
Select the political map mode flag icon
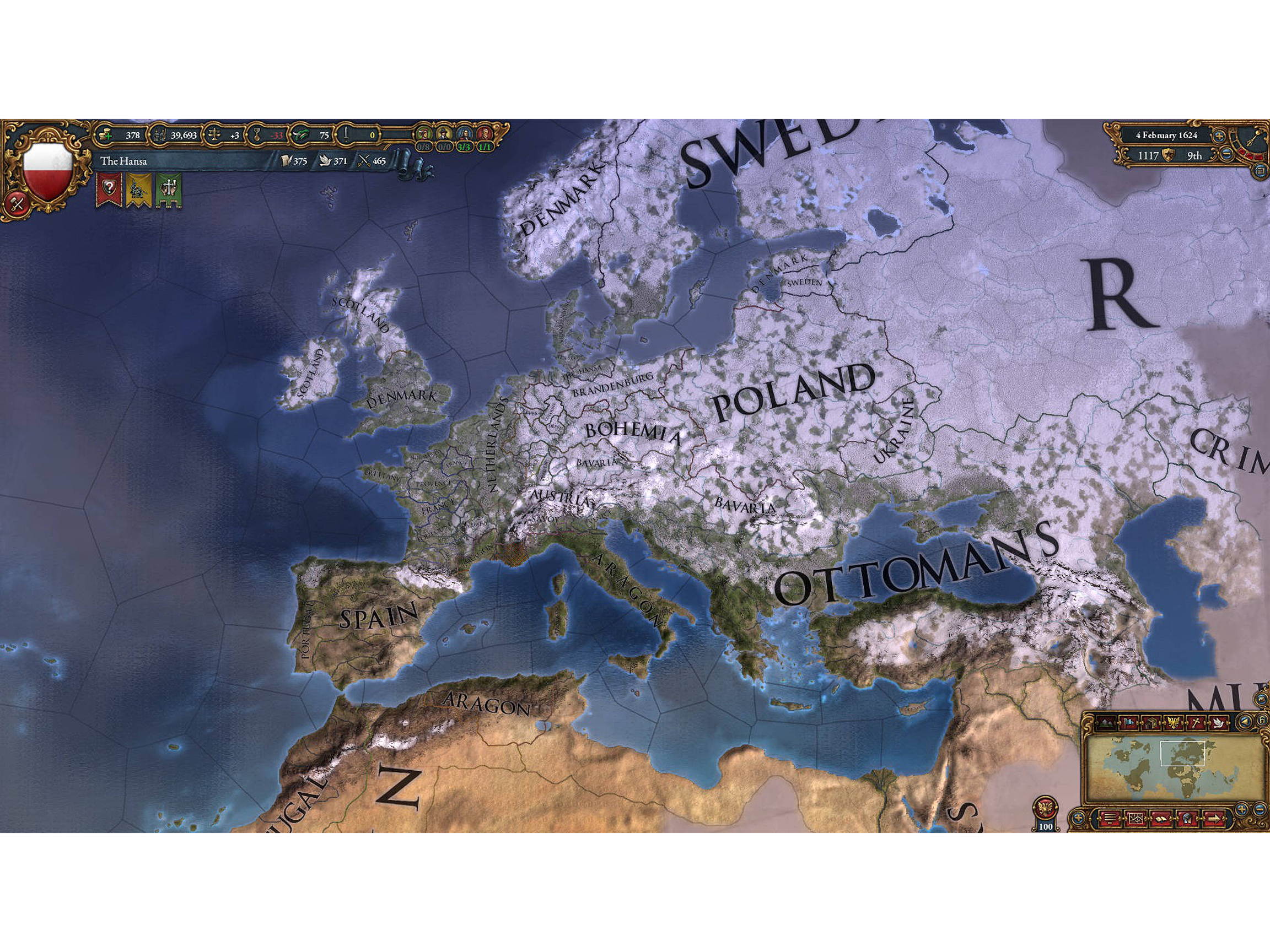click(x=1129, y=722)
